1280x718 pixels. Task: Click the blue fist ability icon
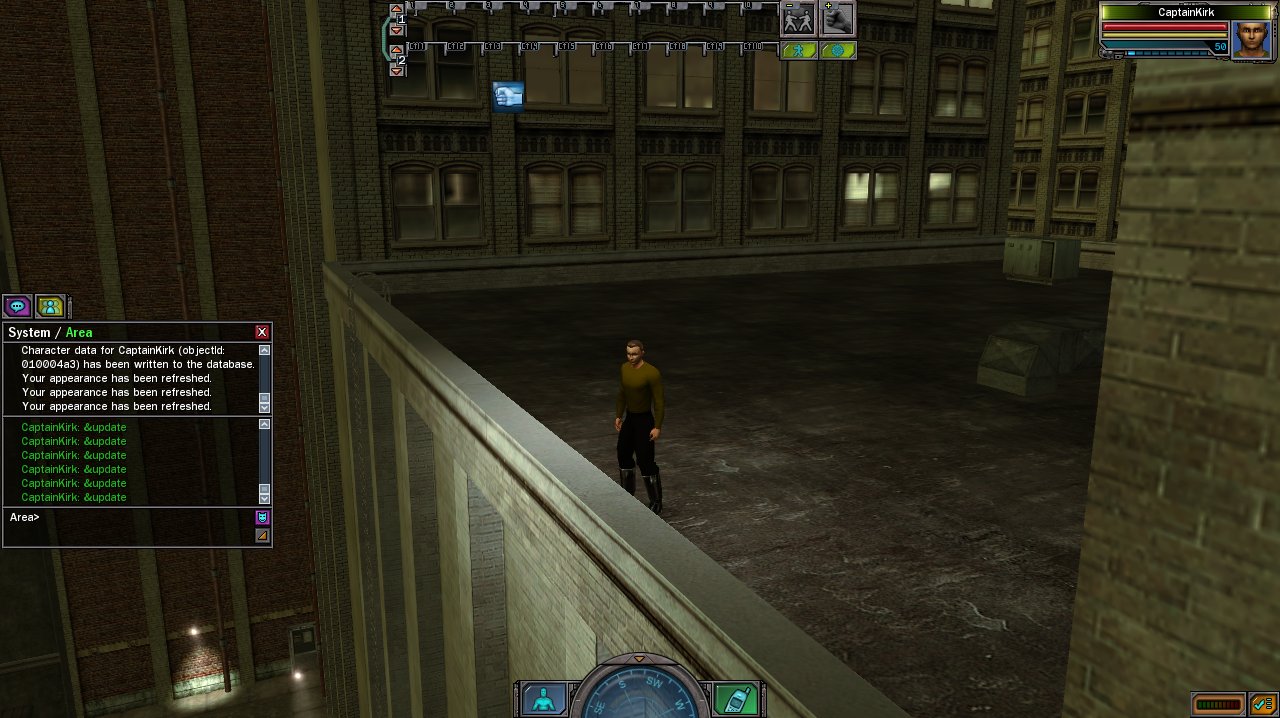point(508,96)
